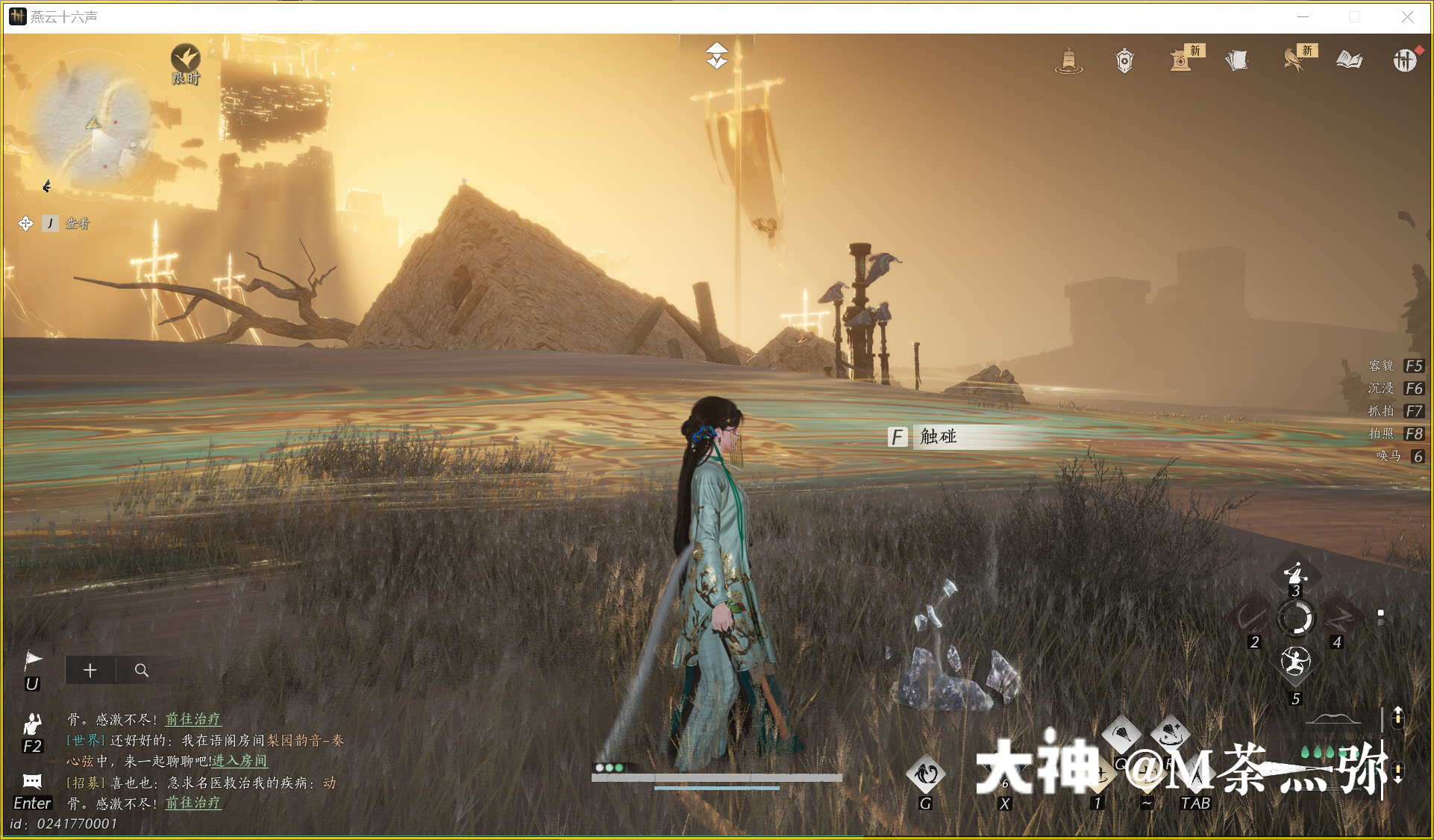
Task: Open the round main menu emblem
Action: [1405, 60]
